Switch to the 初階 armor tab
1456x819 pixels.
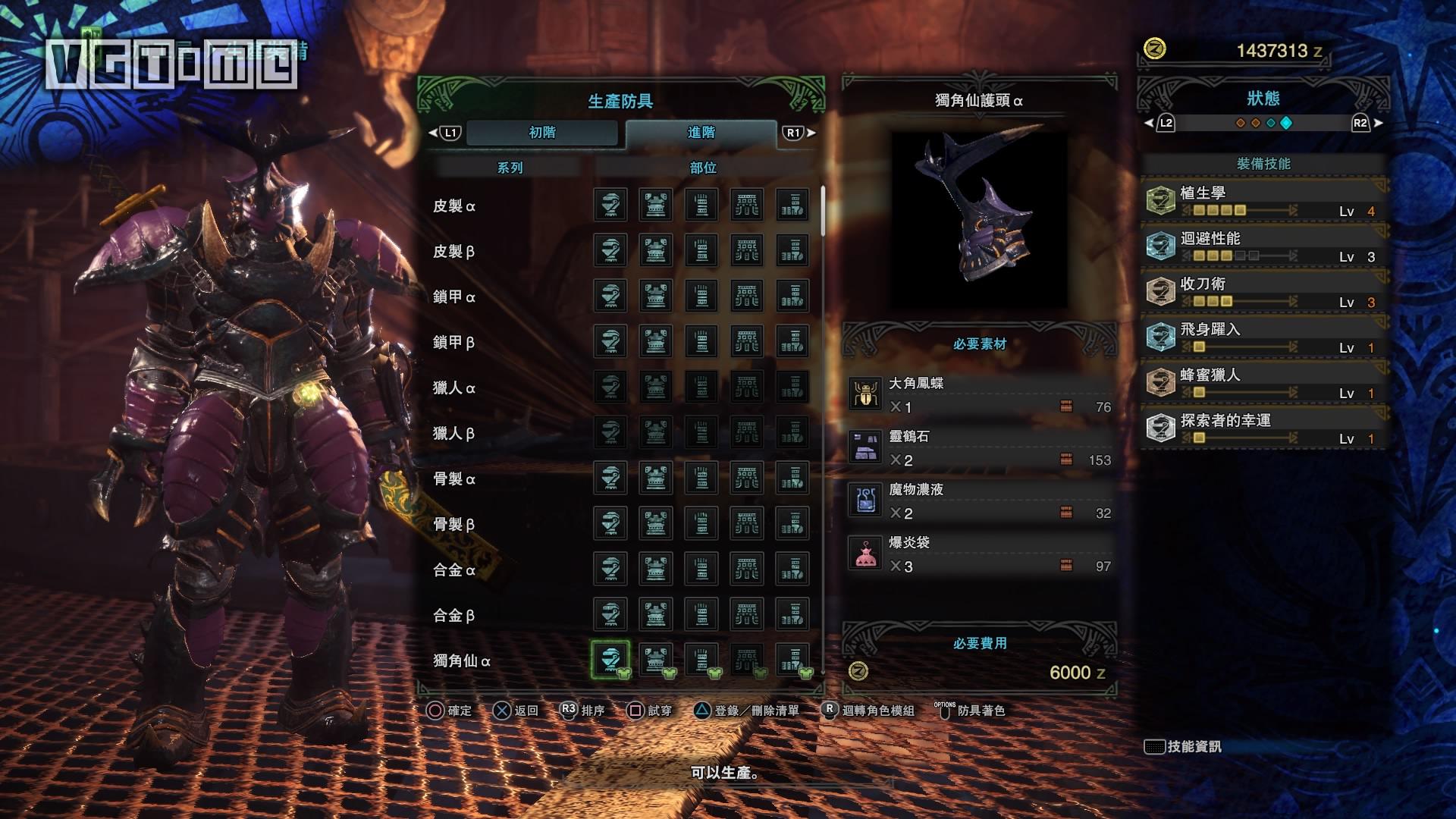click(x=542, y=133)
